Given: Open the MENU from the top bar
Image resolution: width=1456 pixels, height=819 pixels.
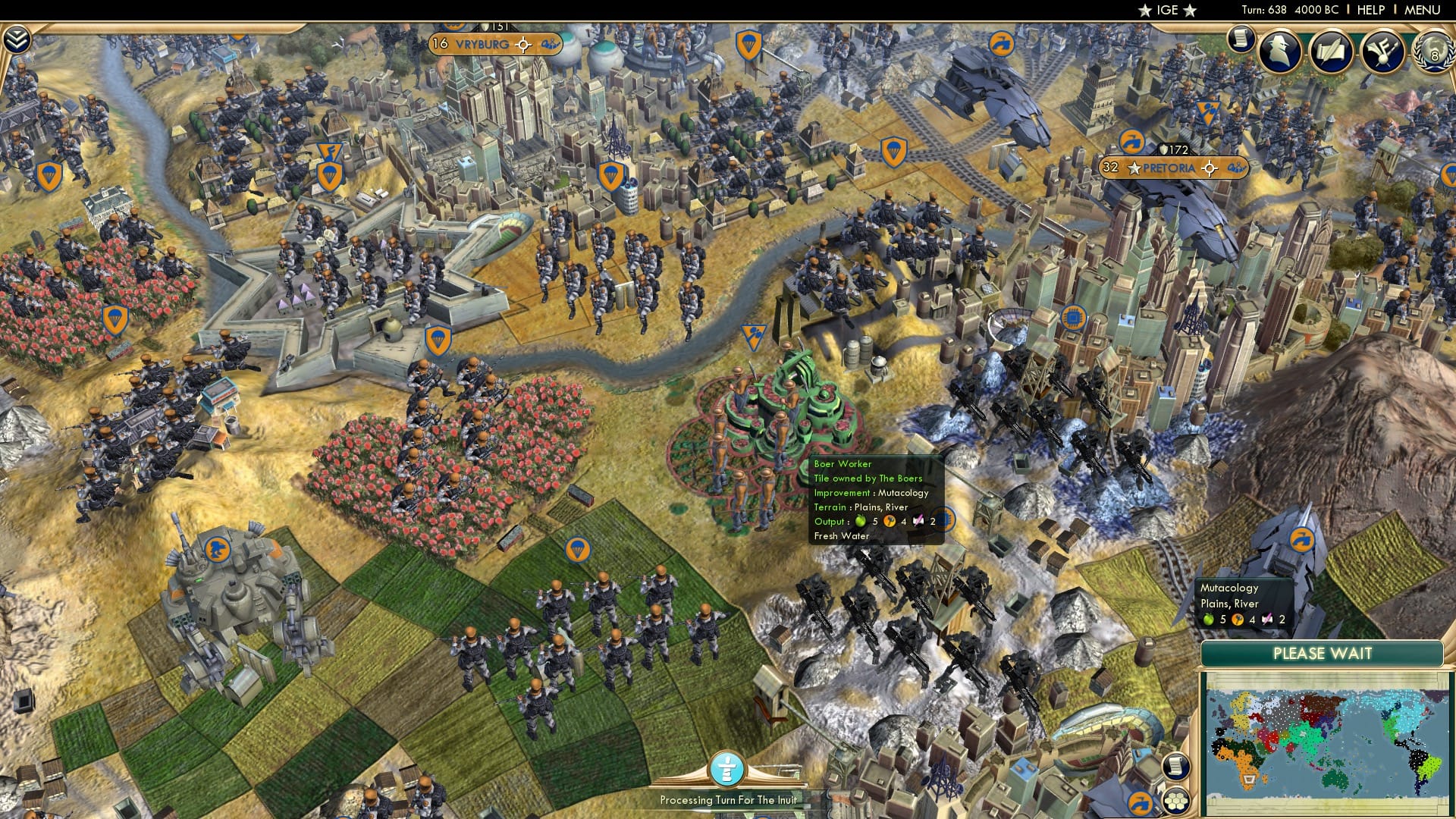Looking at the screenshot, I should 1424,10.
